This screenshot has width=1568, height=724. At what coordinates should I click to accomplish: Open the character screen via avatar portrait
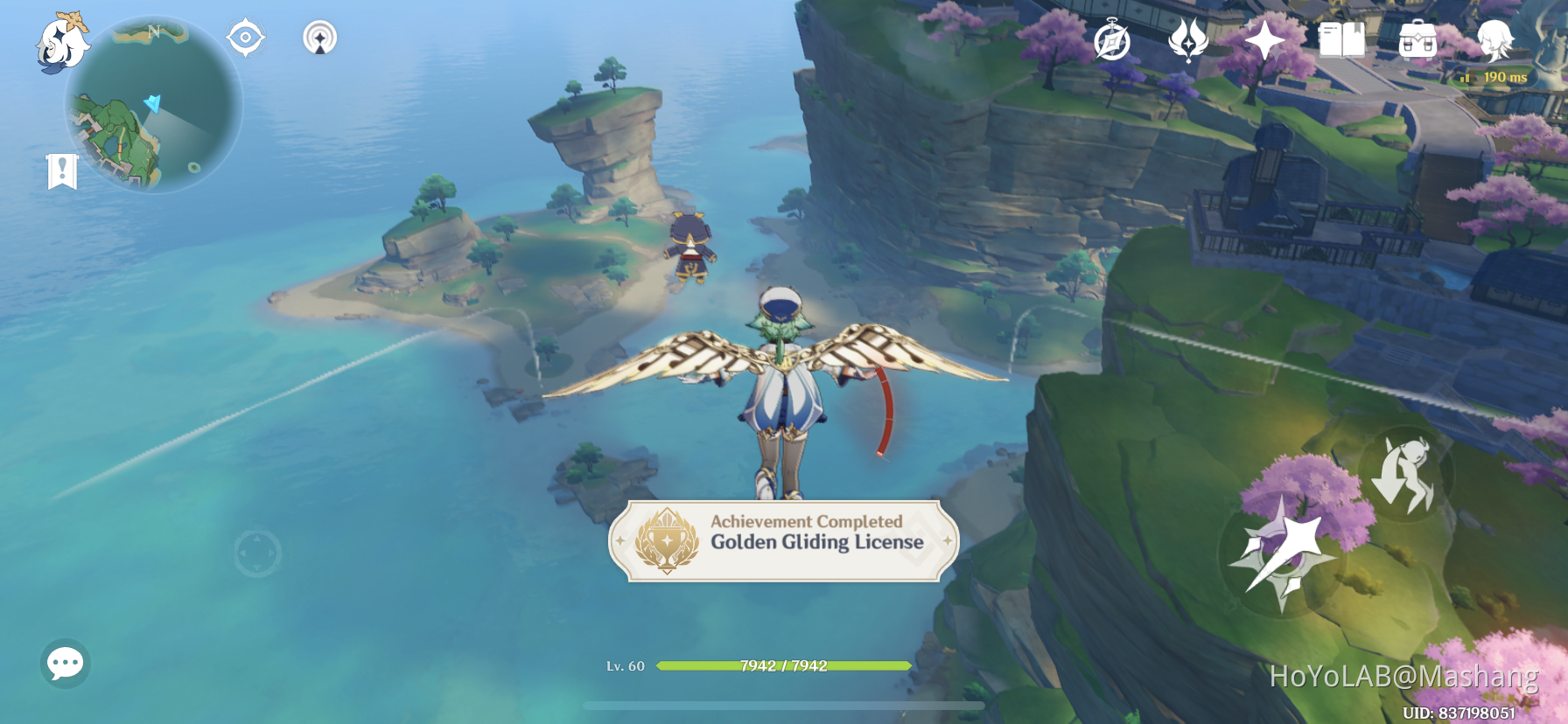click(x=1498, y=38)
